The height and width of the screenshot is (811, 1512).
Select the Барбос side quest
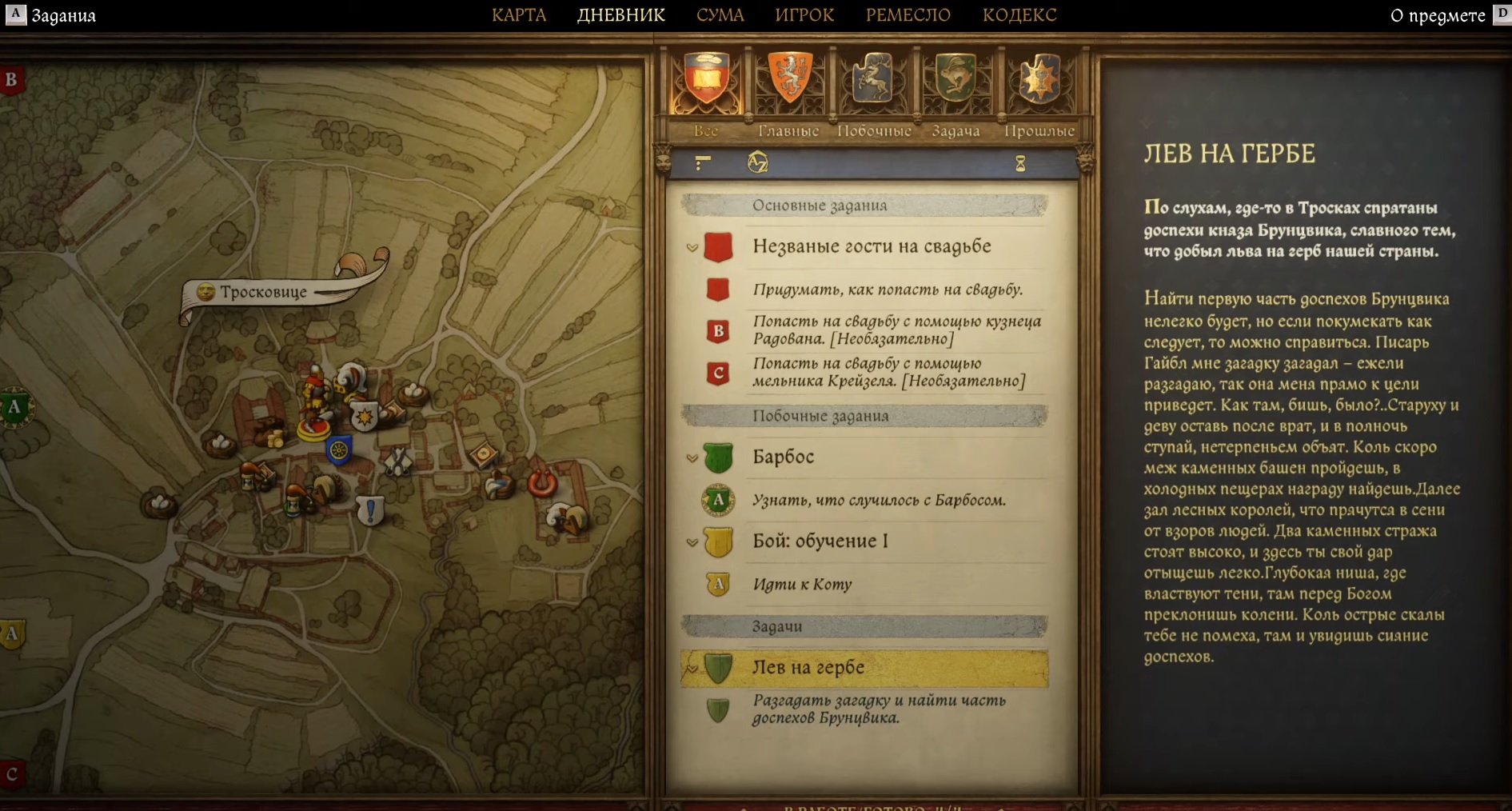tap(783, 457)
